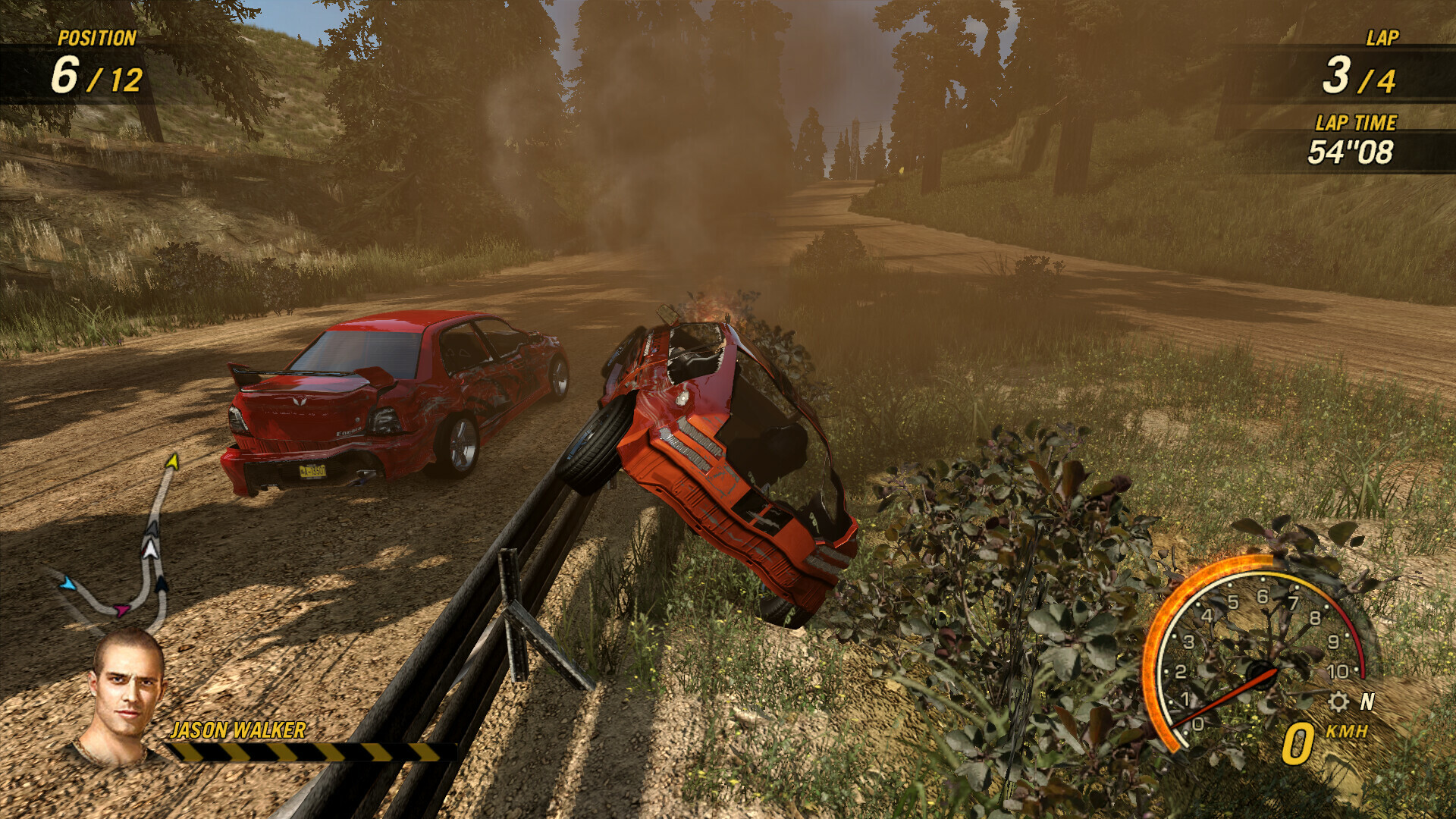Select the yellow player arrow on the minimap

pos(173,463)
